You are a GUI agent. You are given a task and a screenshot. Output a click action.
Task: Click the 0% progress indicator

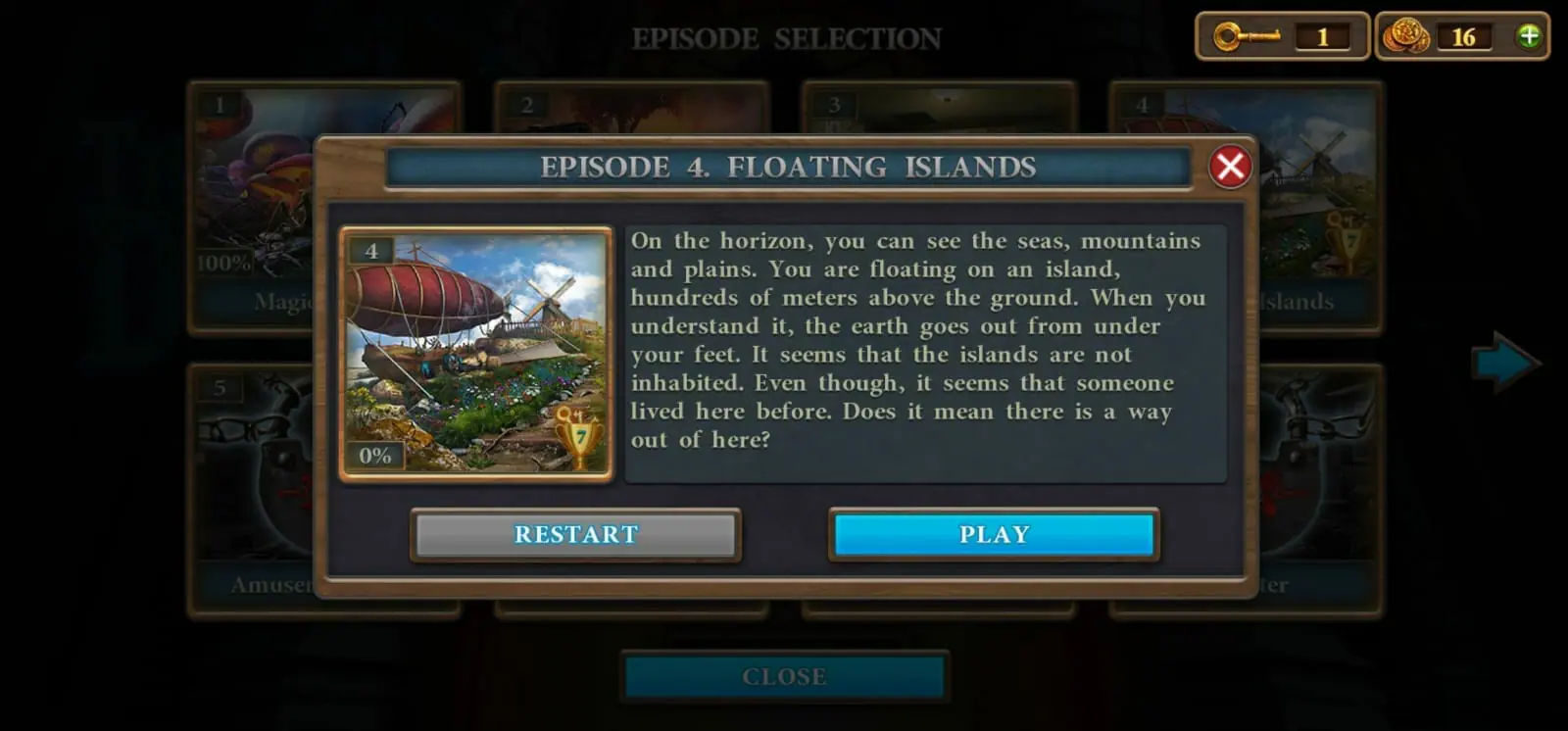tap(374, 453)
